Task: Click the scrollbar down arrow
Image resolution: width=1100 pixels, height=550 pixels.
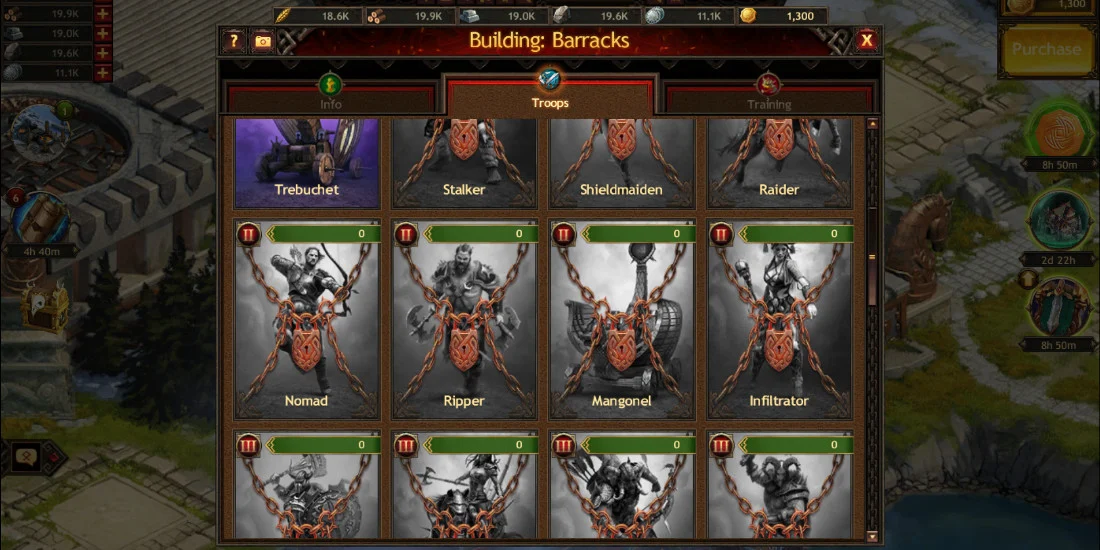Action: (873, 535)
